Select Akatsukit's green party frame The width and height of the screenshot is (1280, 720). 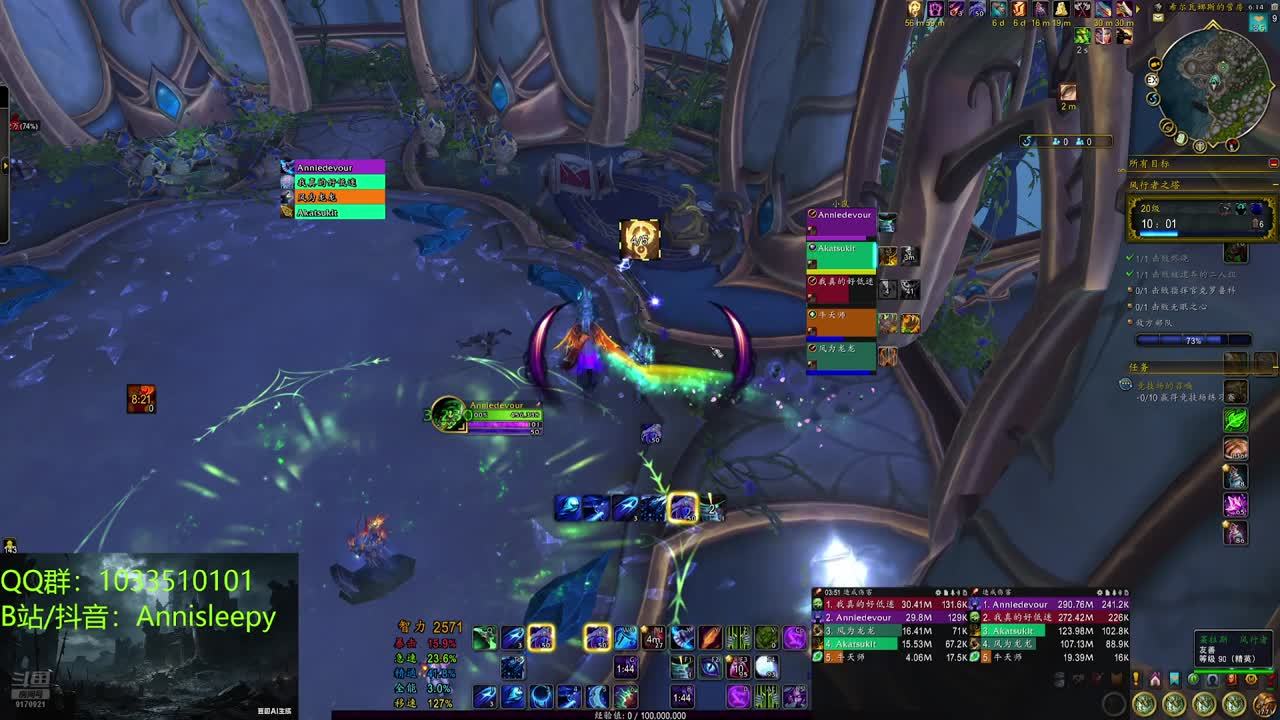(x=841, y=256)
